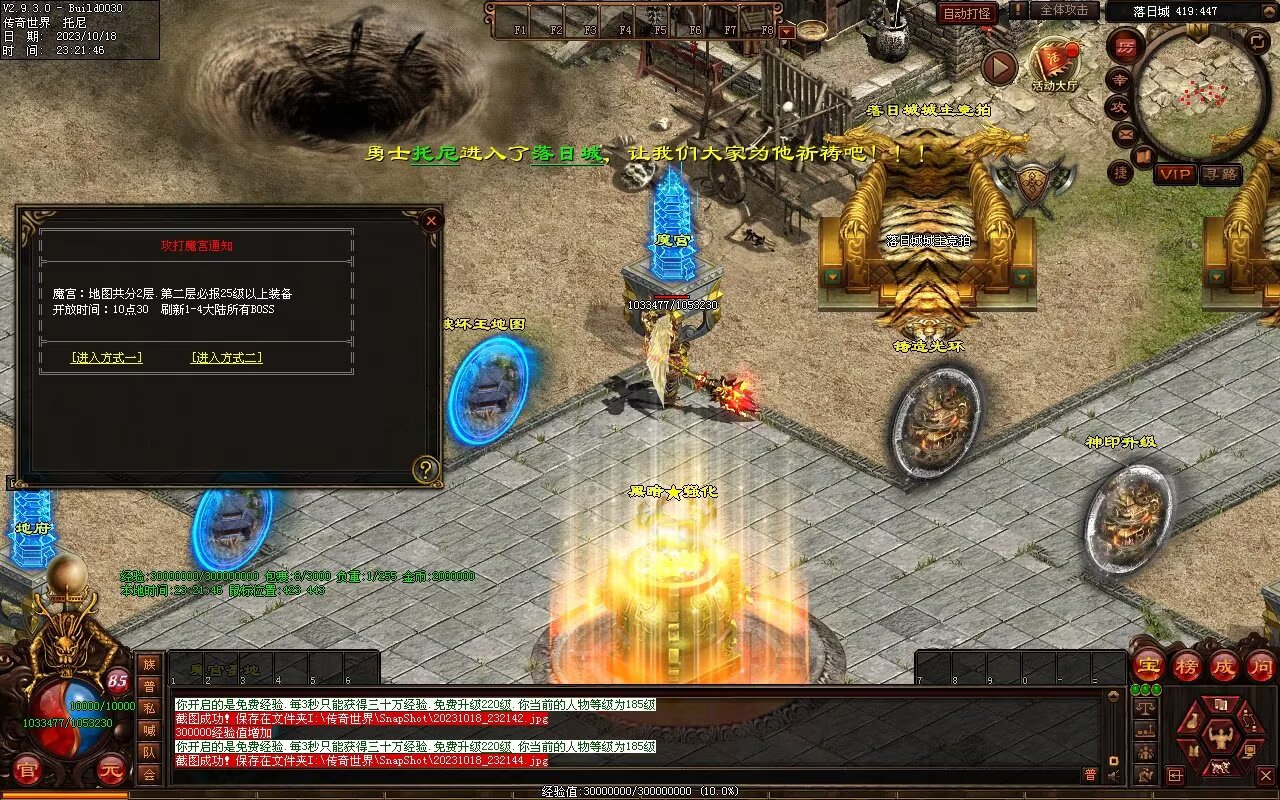Image resolution: width=1280 pixels, height=800 pixels.
Task: Choose 进入方式一 in the notice dialog
Action: tap(106, 357)
